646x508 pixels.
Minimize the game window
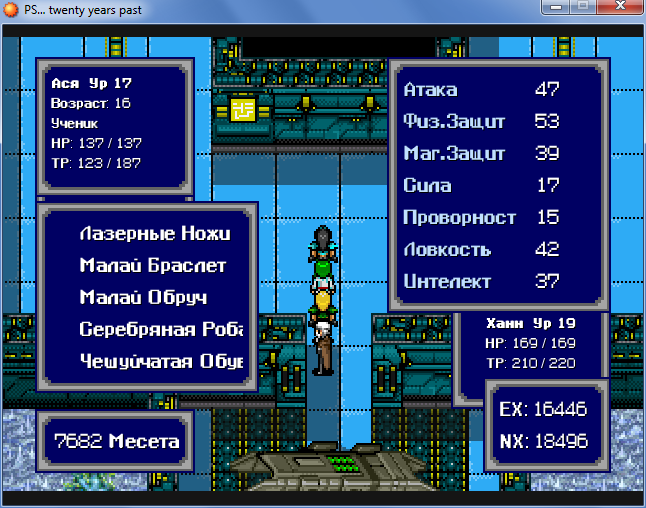click(x=552, y=9)
